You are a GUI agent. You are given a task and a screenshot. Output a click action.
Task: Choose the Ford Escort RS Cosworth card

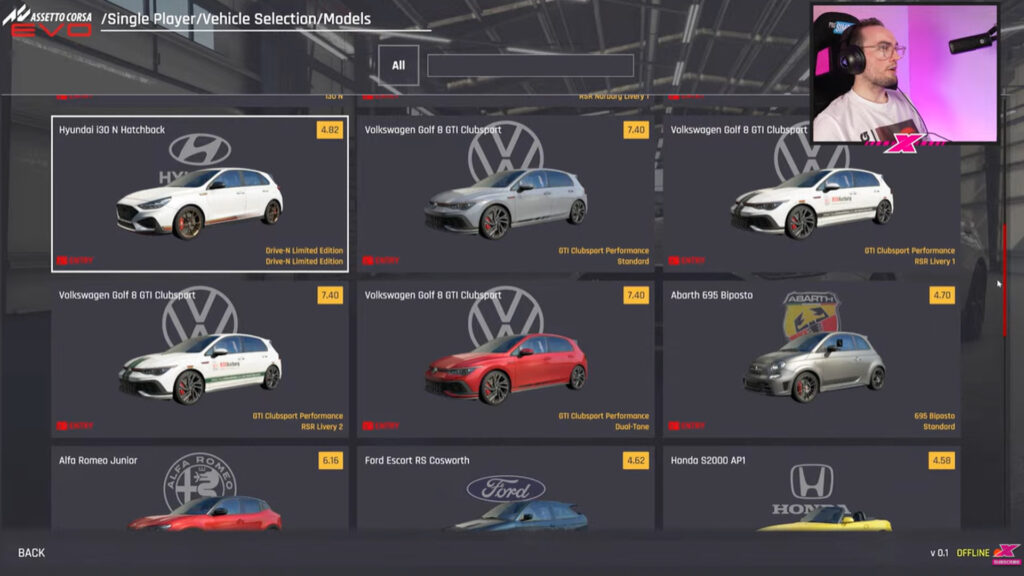pos(505,488)
